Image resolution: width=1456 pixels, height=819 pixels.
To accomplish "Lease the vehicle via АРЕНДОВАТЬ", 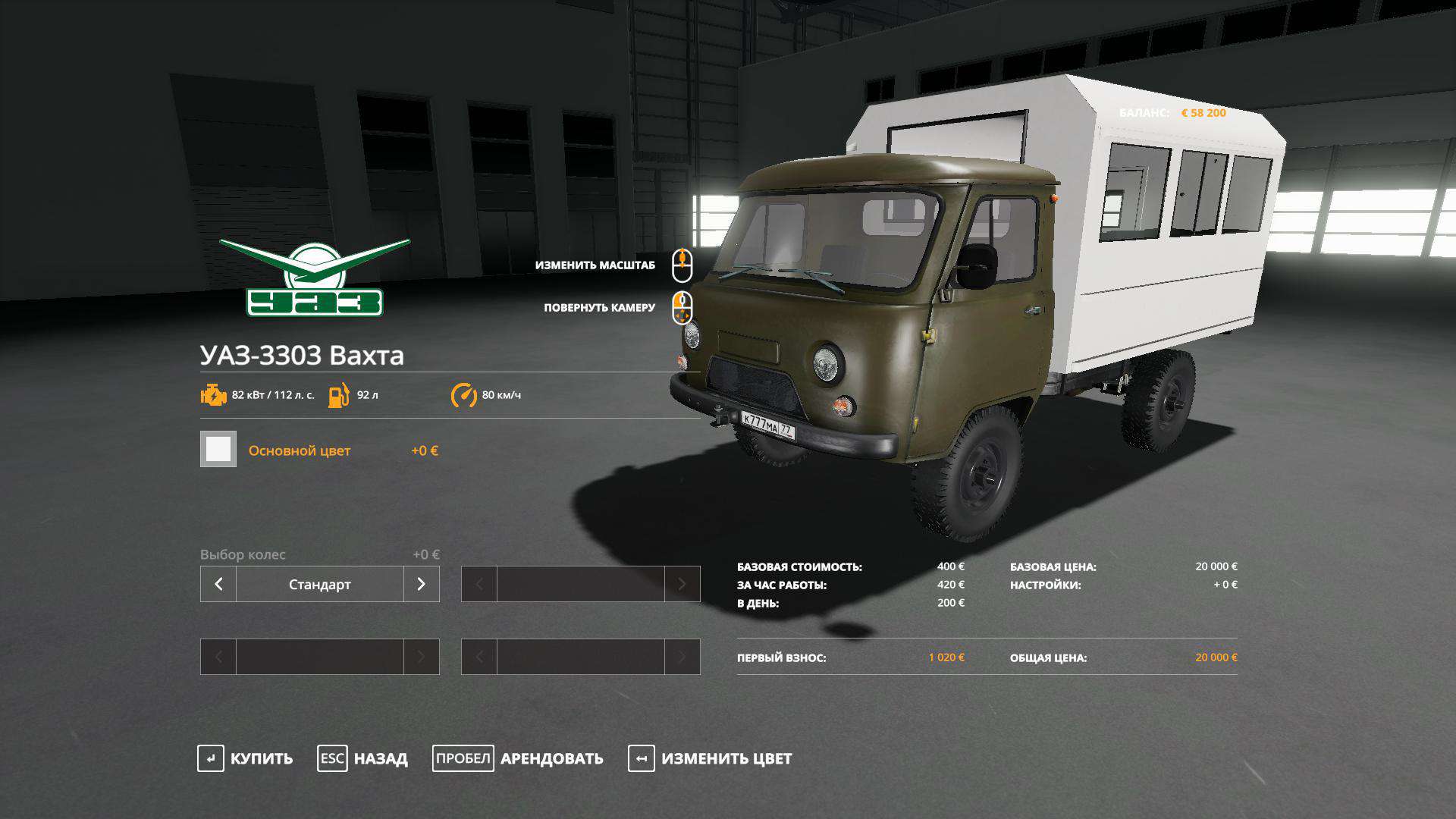I will pos(518,758).
